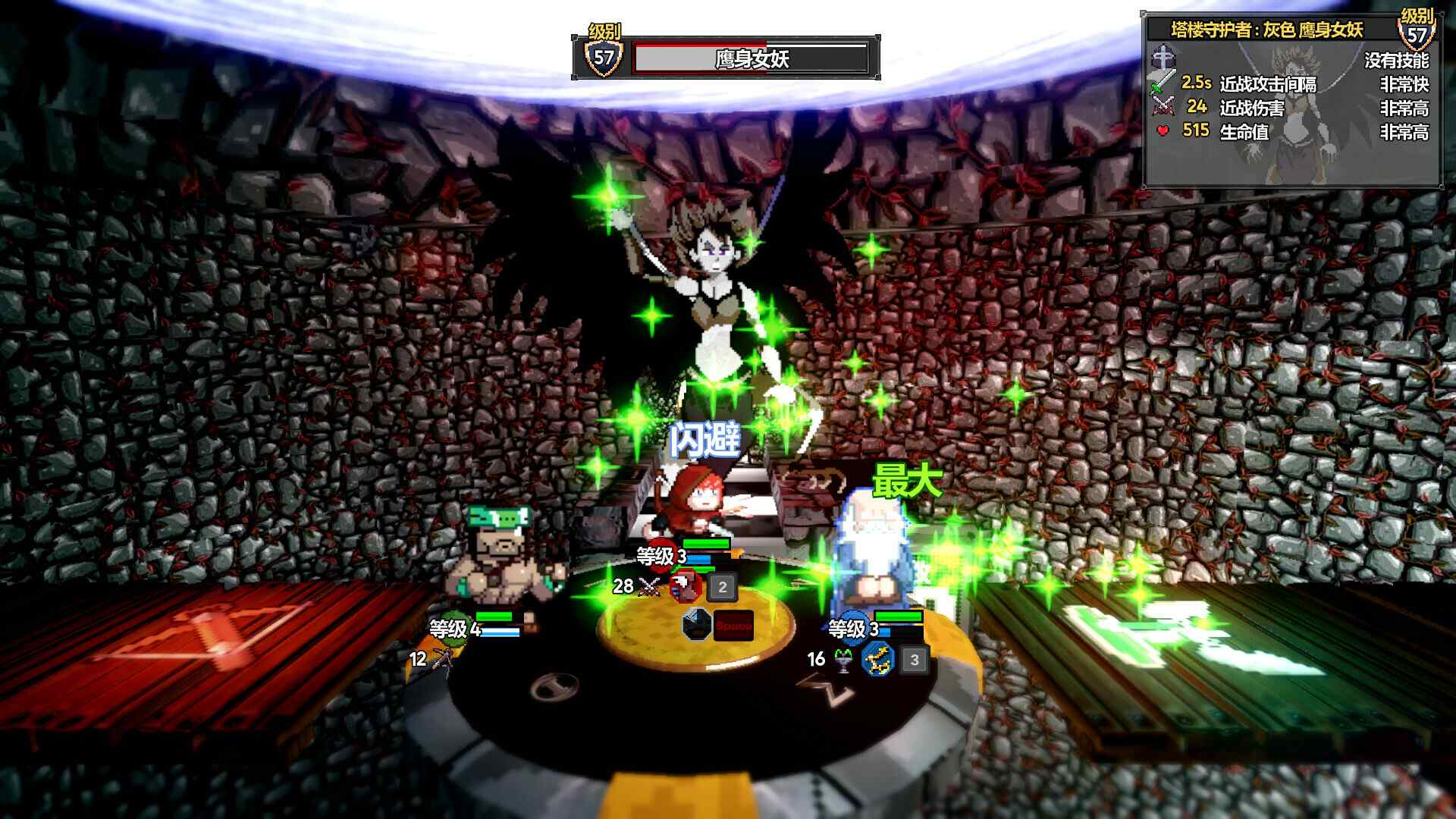Open the ranger's hotkey 2 slot
The width and height of the screenshot is (1456, 819).
(x=723, y=587)
